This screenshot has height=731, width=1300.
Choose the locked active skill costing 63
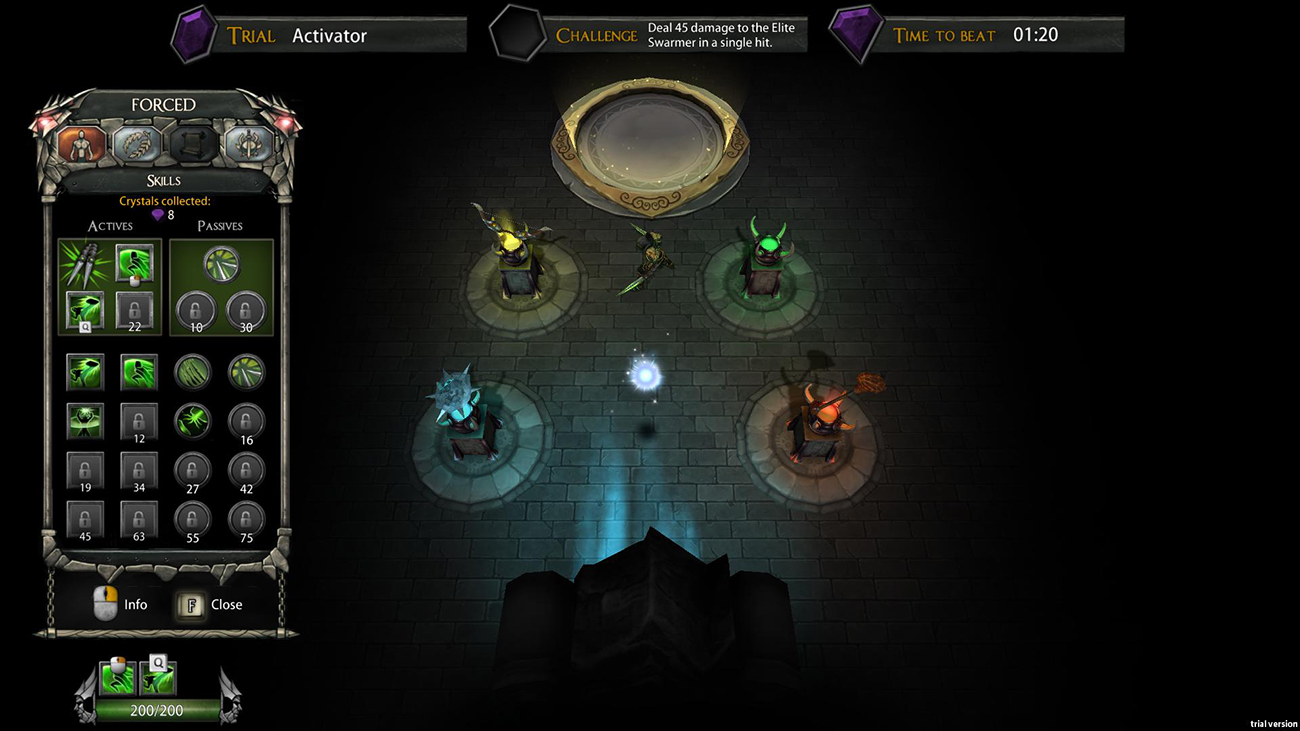139,519
